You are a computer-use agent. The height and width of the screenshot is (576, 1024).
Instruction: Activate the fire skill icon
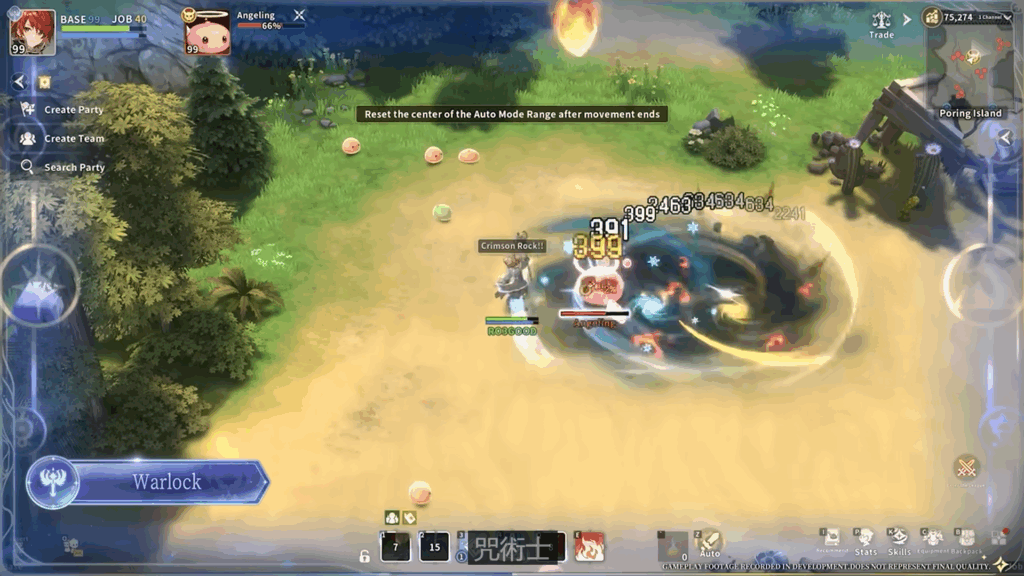pyautogui.click(x=589, y=546)
